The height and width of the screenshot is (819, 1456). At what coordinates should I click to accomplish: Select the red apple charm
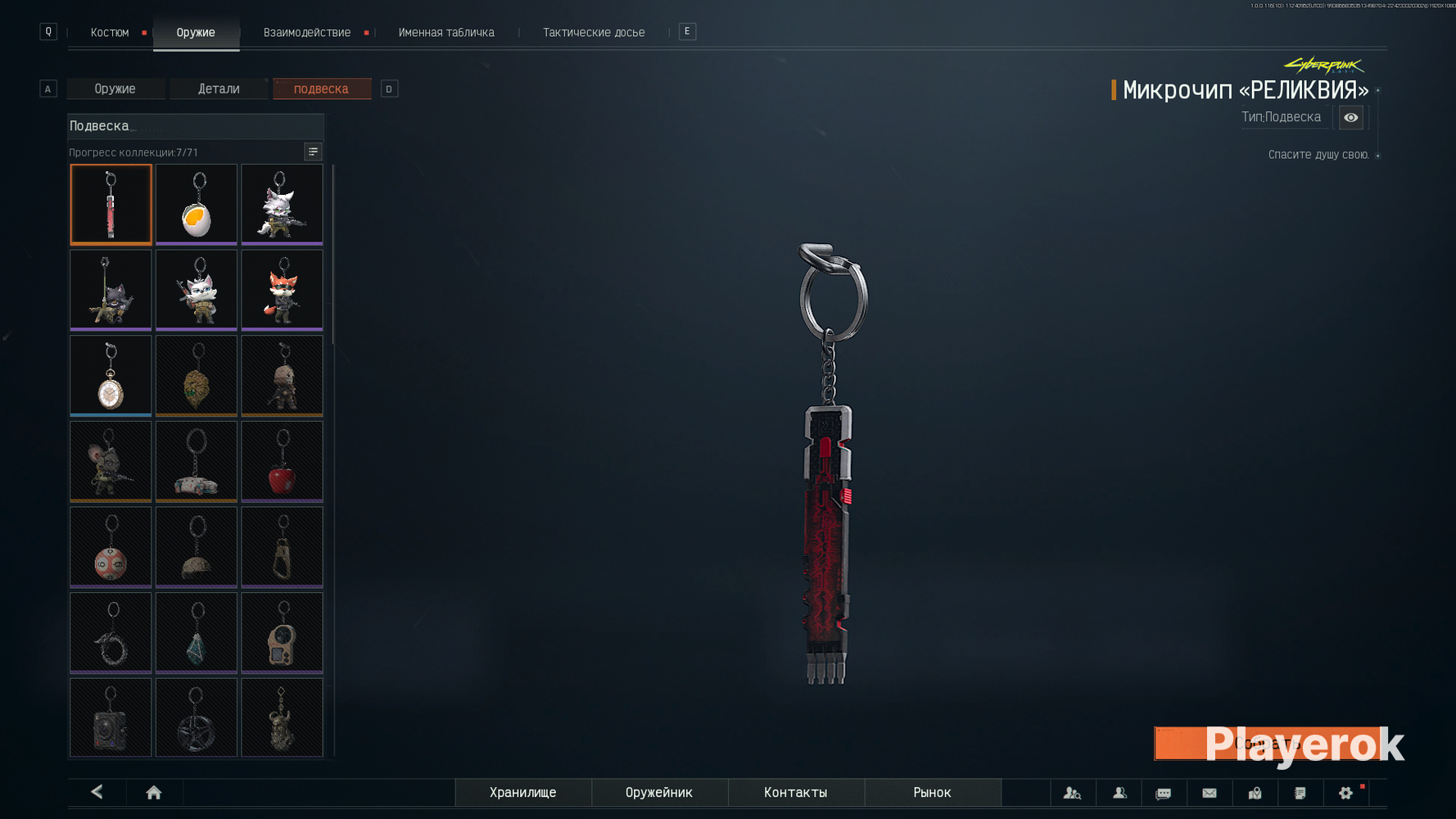(282, 461)
